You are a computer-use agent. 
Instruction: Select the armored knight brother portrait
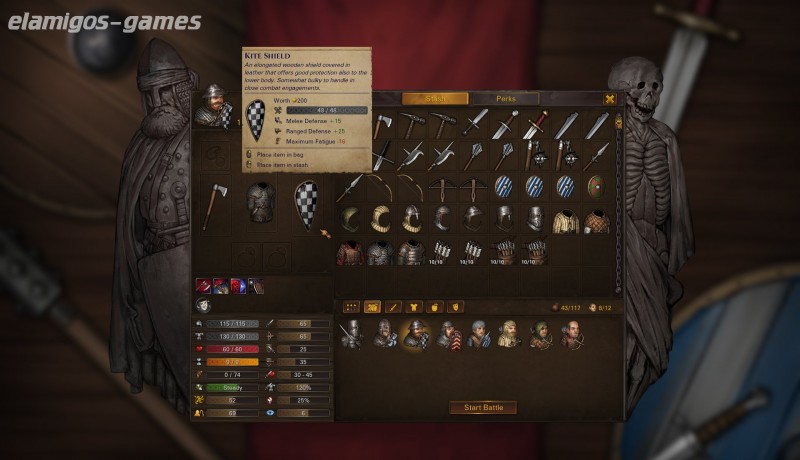pos(350,335)
